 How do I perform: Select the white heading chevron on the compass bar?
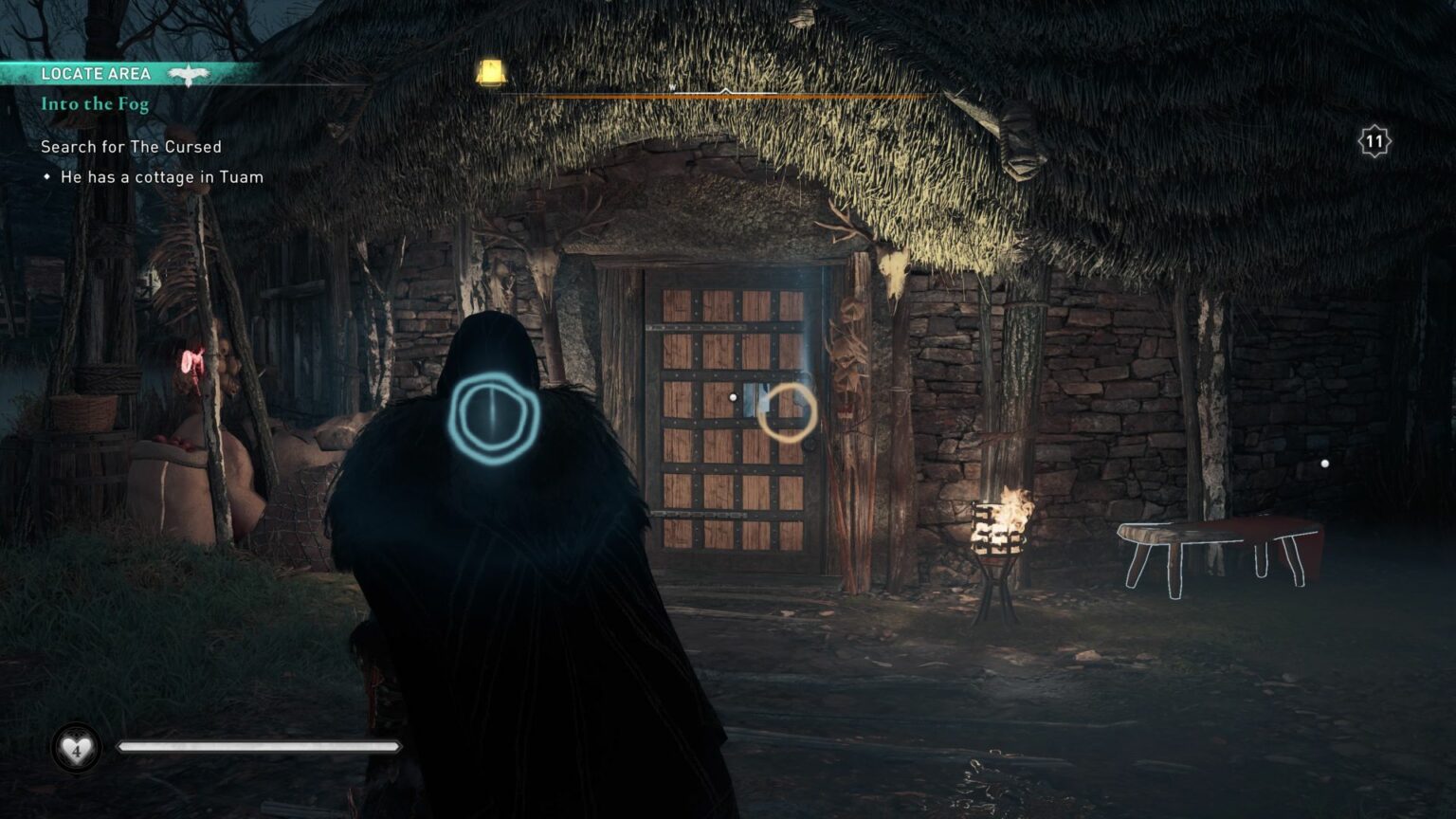(x=726, y=89)
